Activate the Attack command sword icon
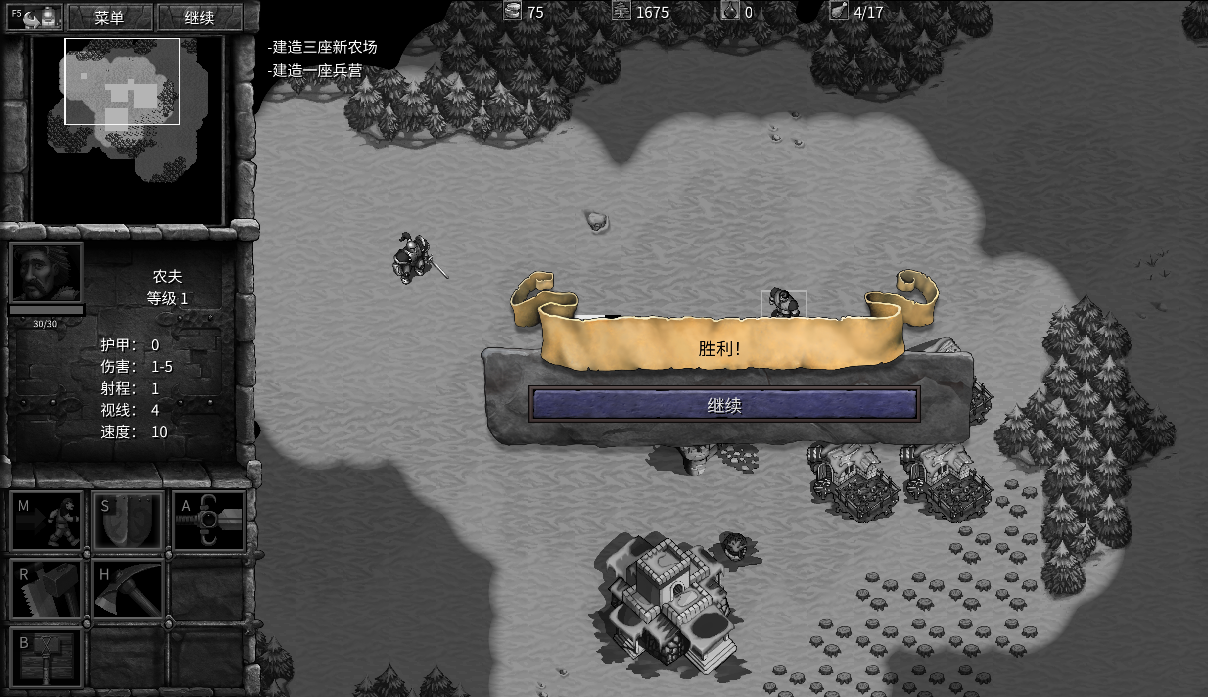Viewport: 1208px width, 697px height. point(209,521)
